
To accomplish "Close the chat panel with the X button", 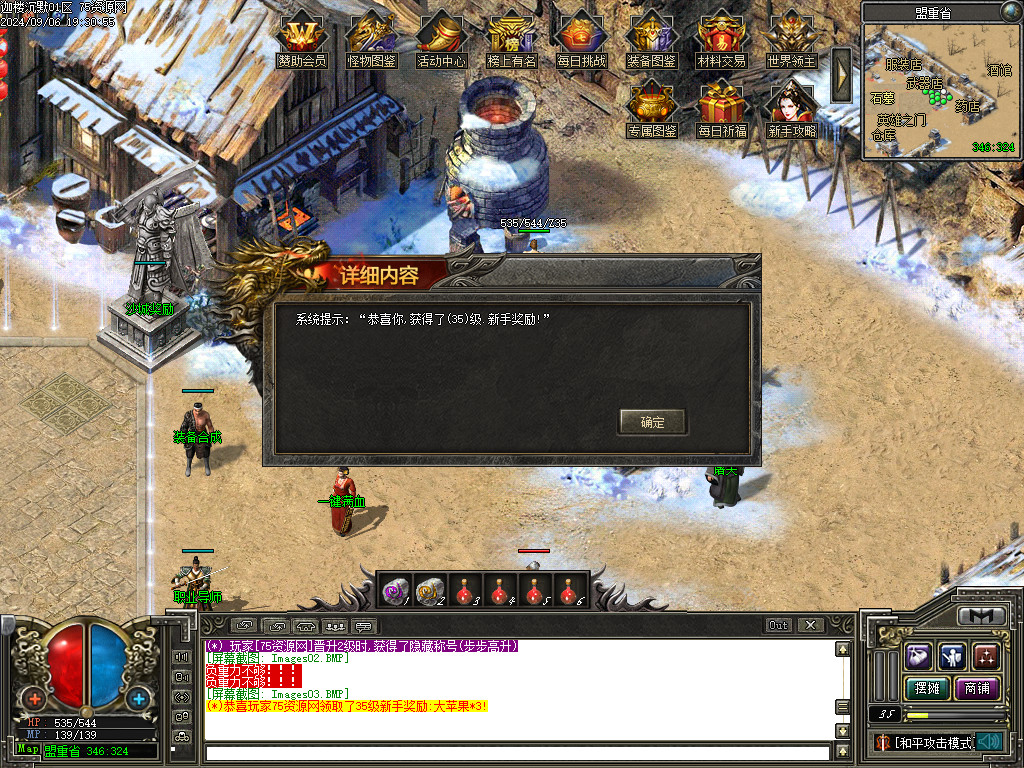I will tap(810, 625).
